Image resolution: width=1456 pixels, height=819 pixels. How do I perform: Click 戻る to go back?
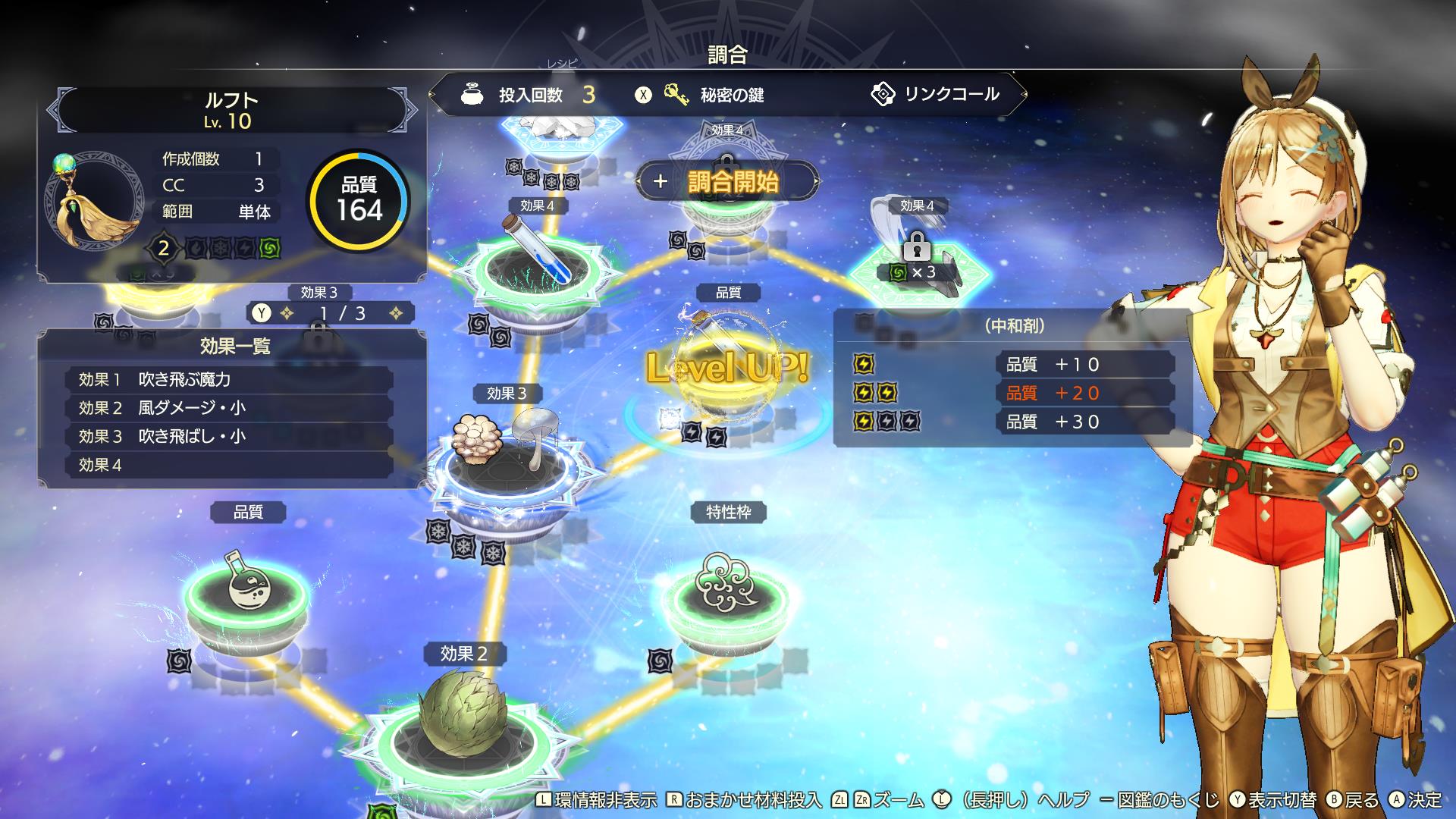tap(1354, 800)
